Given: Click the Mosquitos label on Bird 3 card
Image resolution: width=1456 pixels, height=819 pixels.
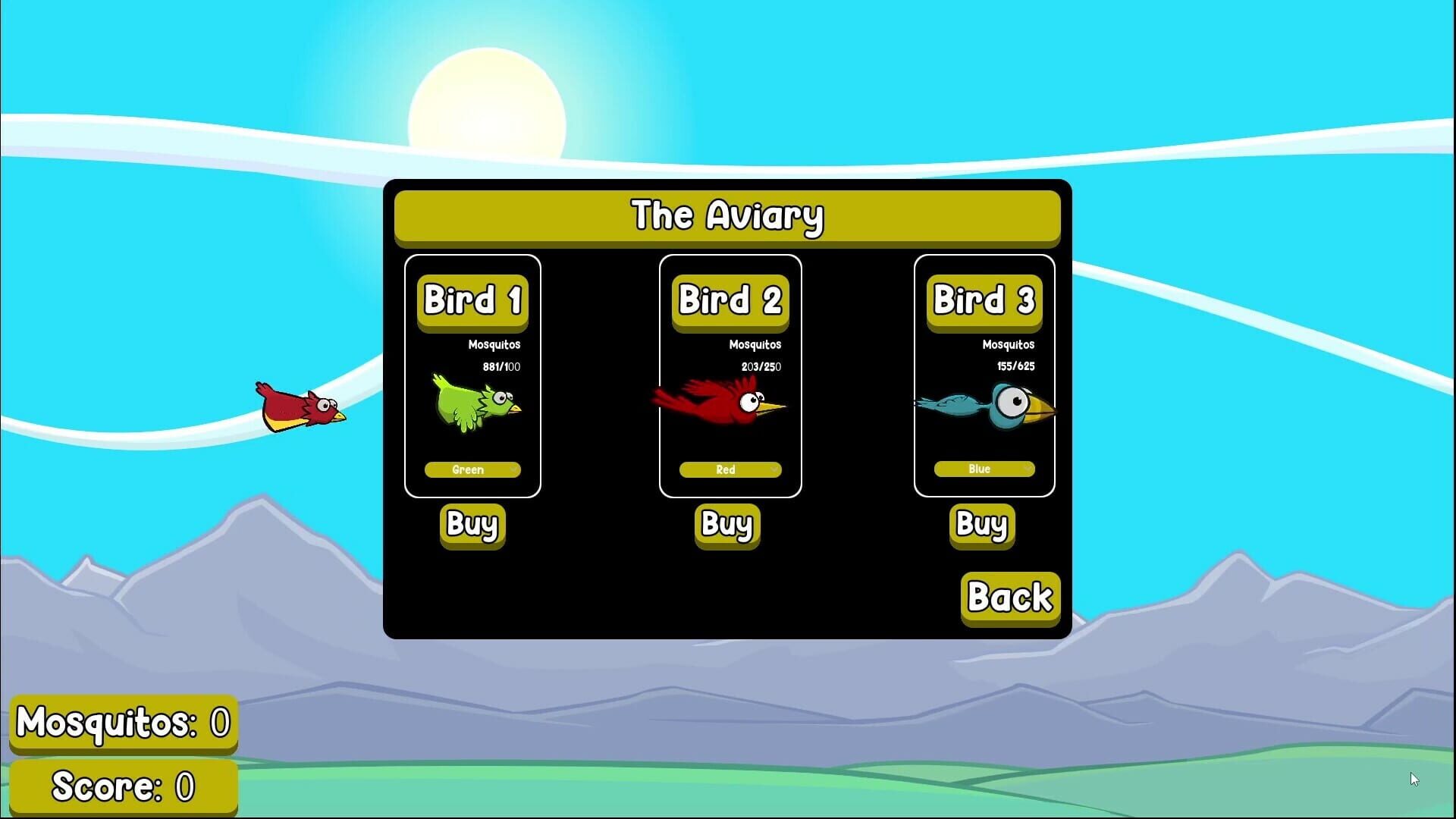Looking at the screenshot, I should [x=1009, y=344].
